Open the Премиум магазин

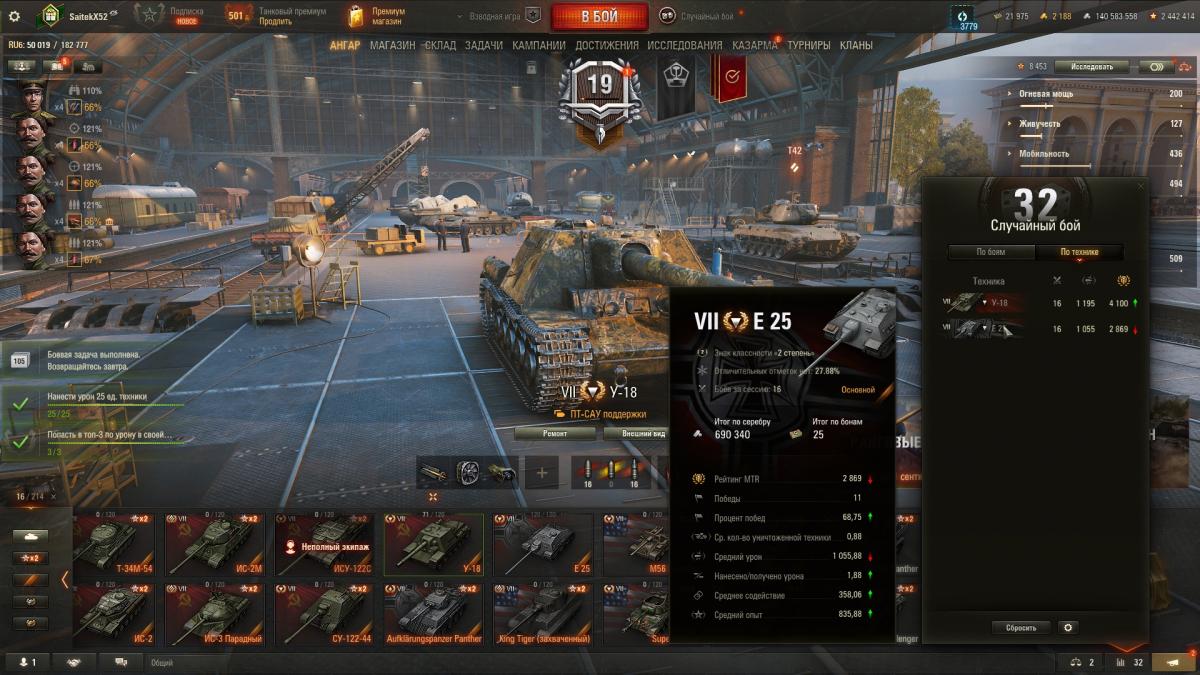pyautogui.click(x=375, y=16)
